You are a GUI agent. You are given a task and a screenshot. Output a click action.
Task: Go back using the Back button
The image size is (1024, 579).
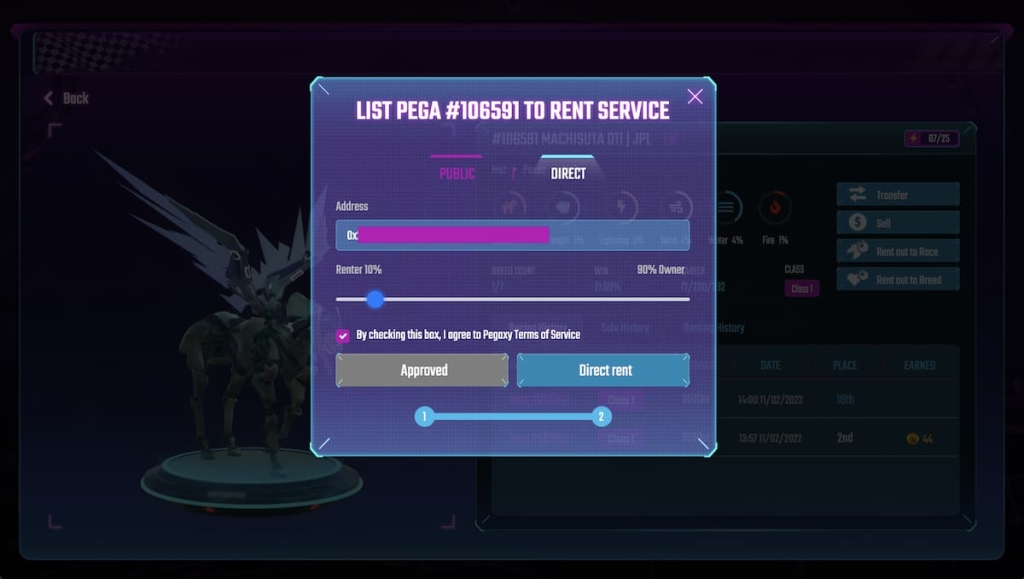[x=66, y=98]
